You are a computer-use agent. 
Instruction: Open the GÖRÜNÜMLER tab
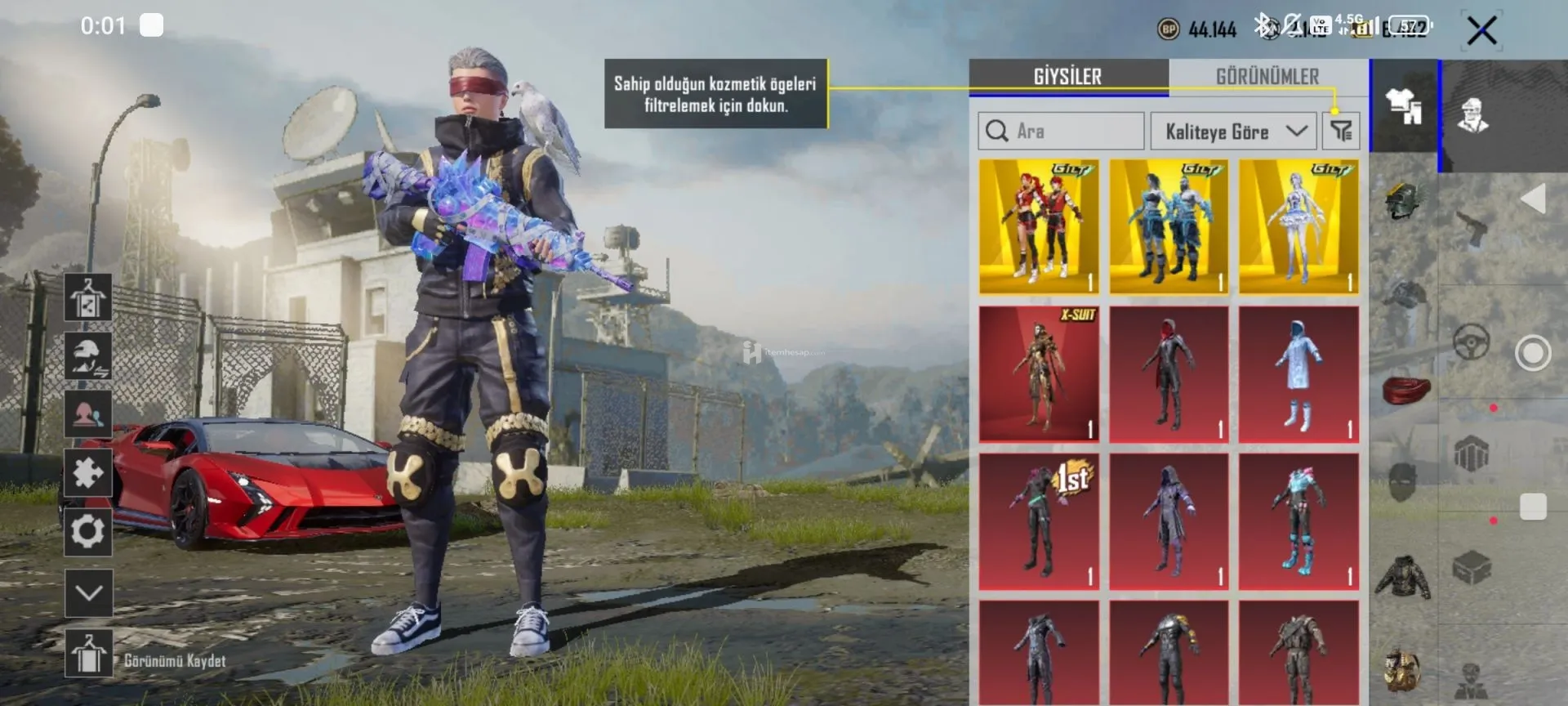click(1267, 77)
